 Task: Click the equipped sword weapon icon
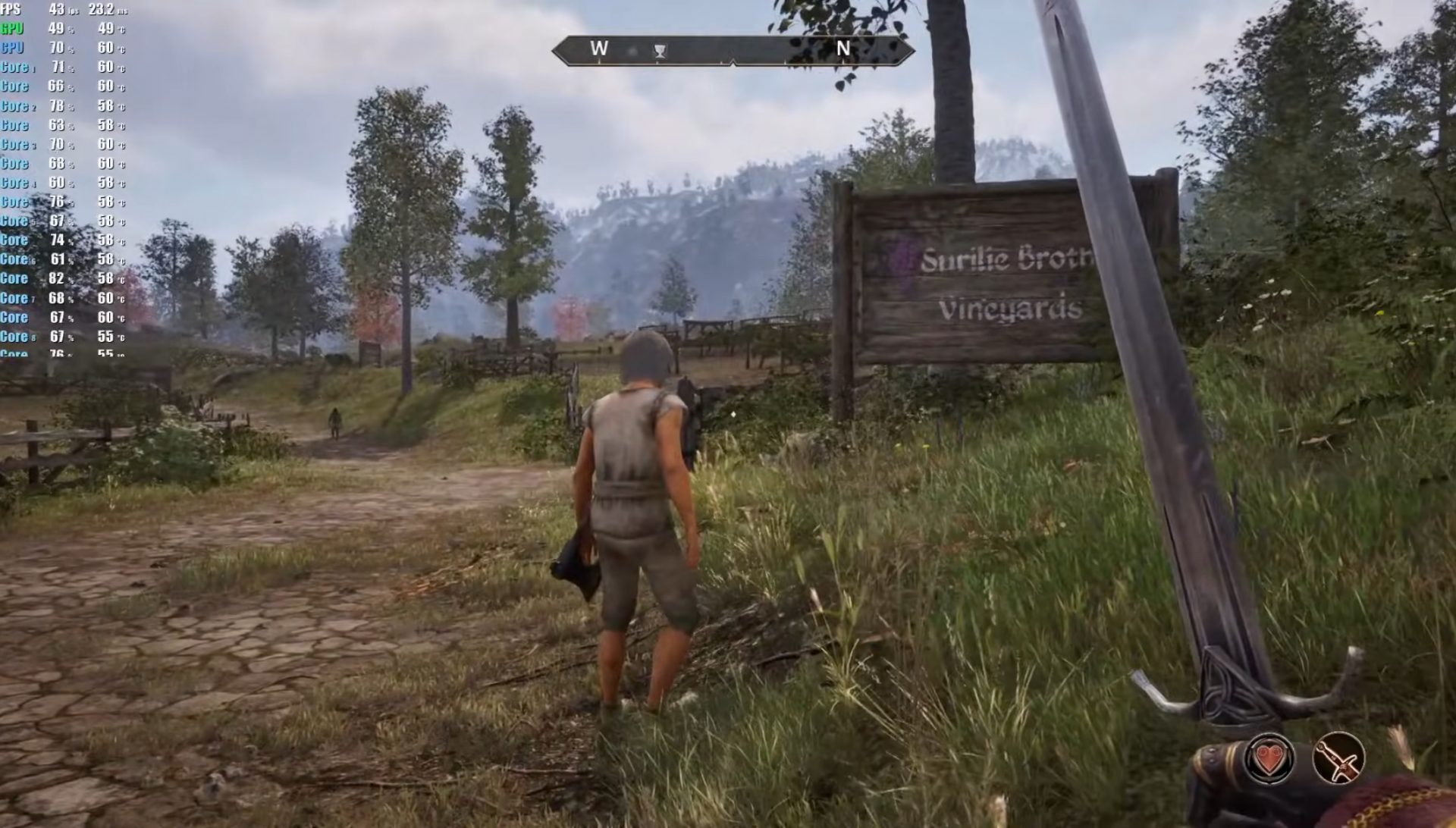[x=1338, y=758]
